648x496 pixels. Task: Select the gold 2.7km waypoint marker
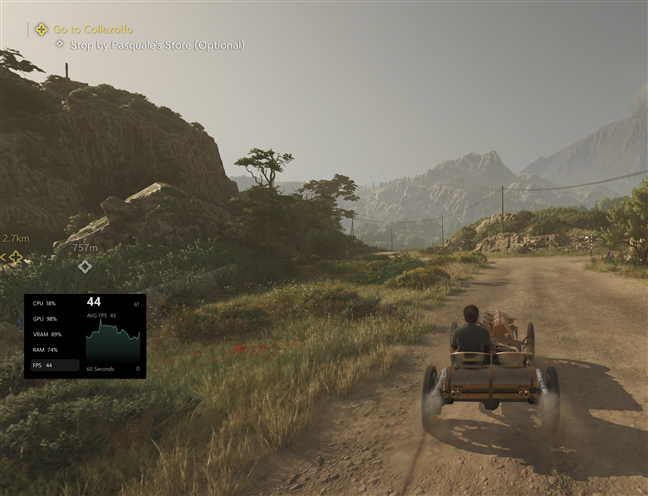(x=15, y=258)
